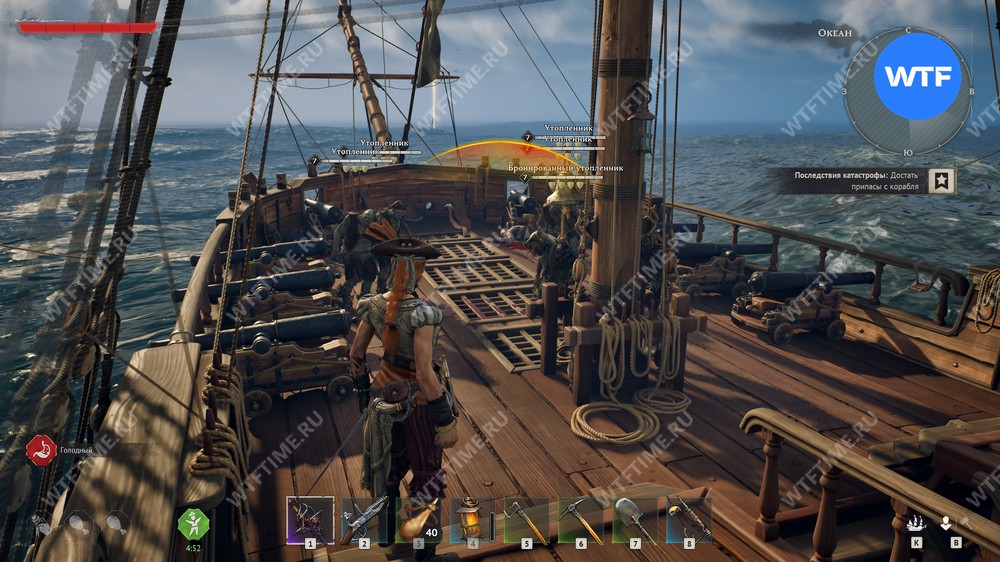Select the dark weapon in hotbar slot 1
Viewport: 1000px width, 562px height.
pos(310,520)
